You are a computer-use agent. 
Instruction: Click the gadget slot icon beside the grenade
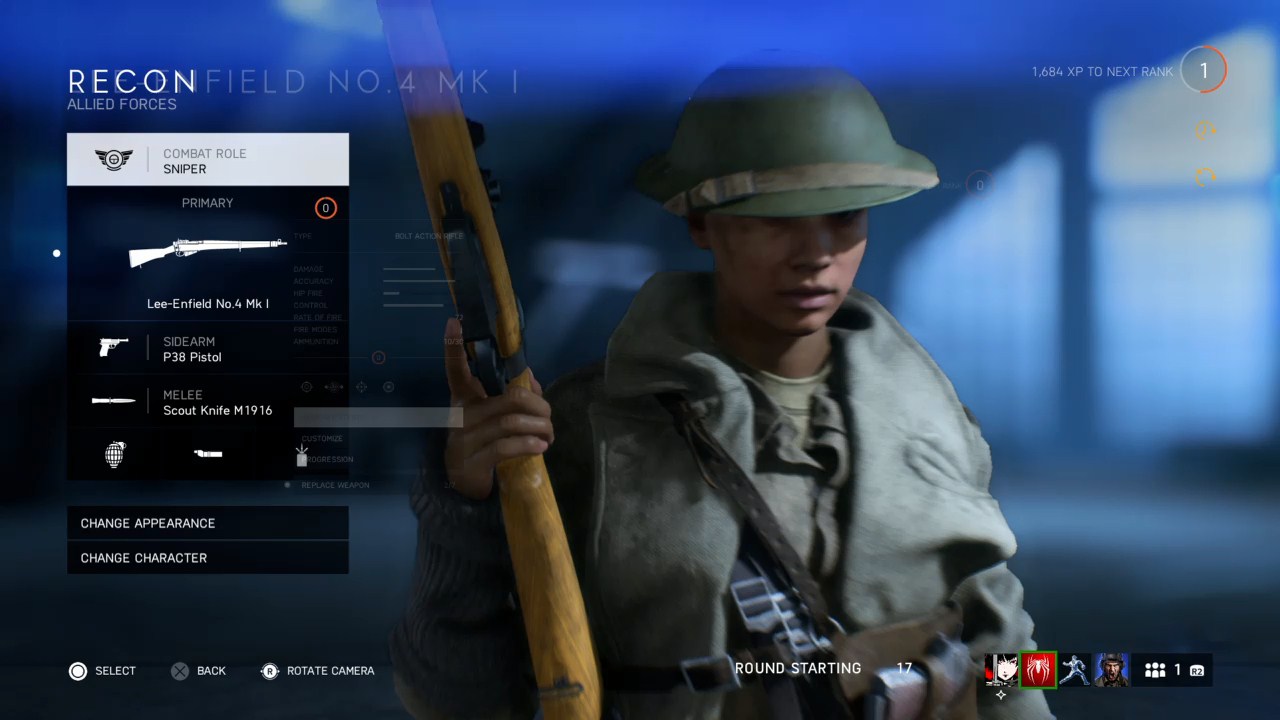[x=207, y=454]
